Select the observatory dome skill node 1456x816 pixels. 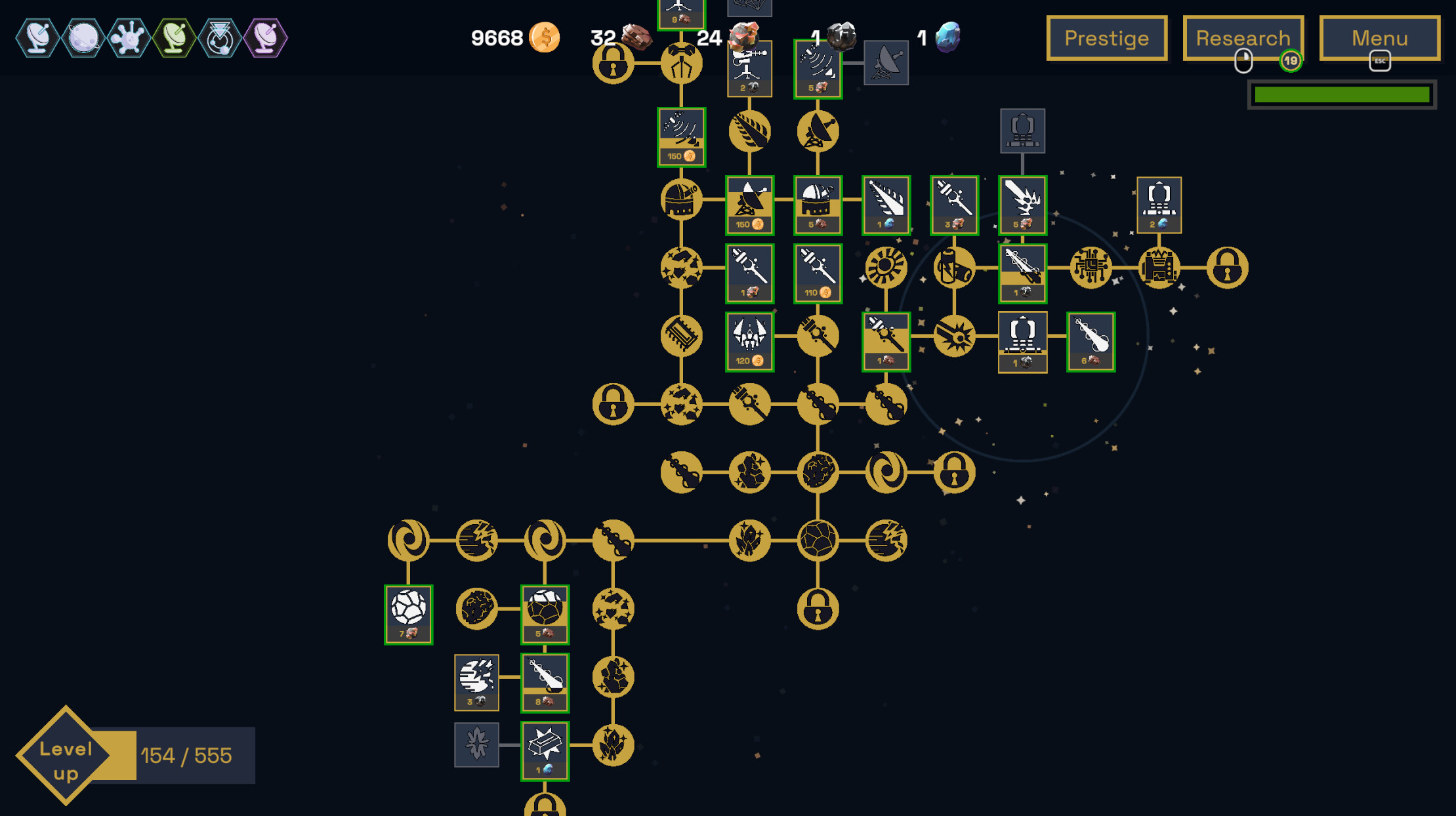(x=680, y=200)
